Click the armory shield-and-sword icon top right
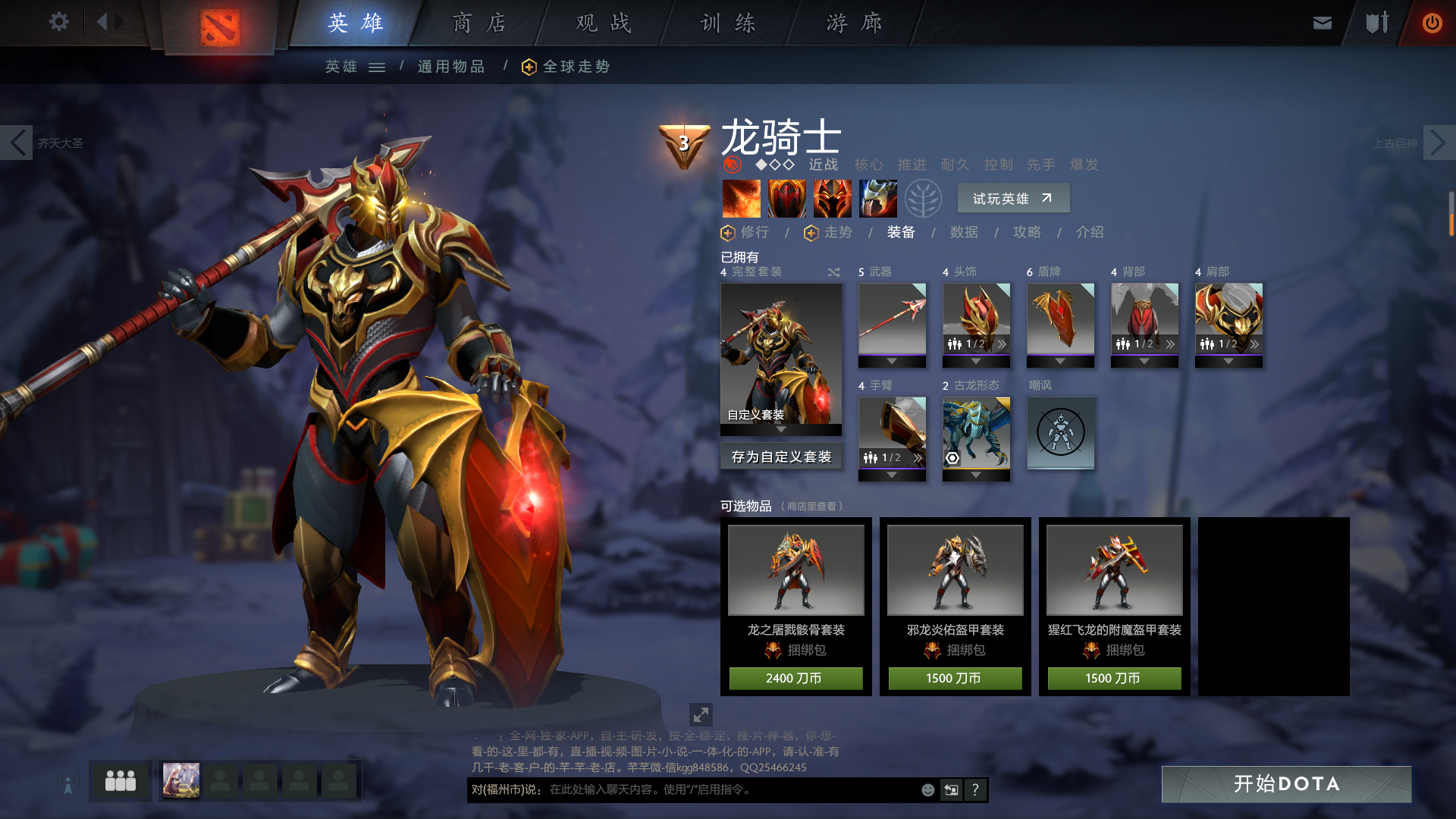Image resolution: width=1456 pixels, height=819 pixels. 1377,22
